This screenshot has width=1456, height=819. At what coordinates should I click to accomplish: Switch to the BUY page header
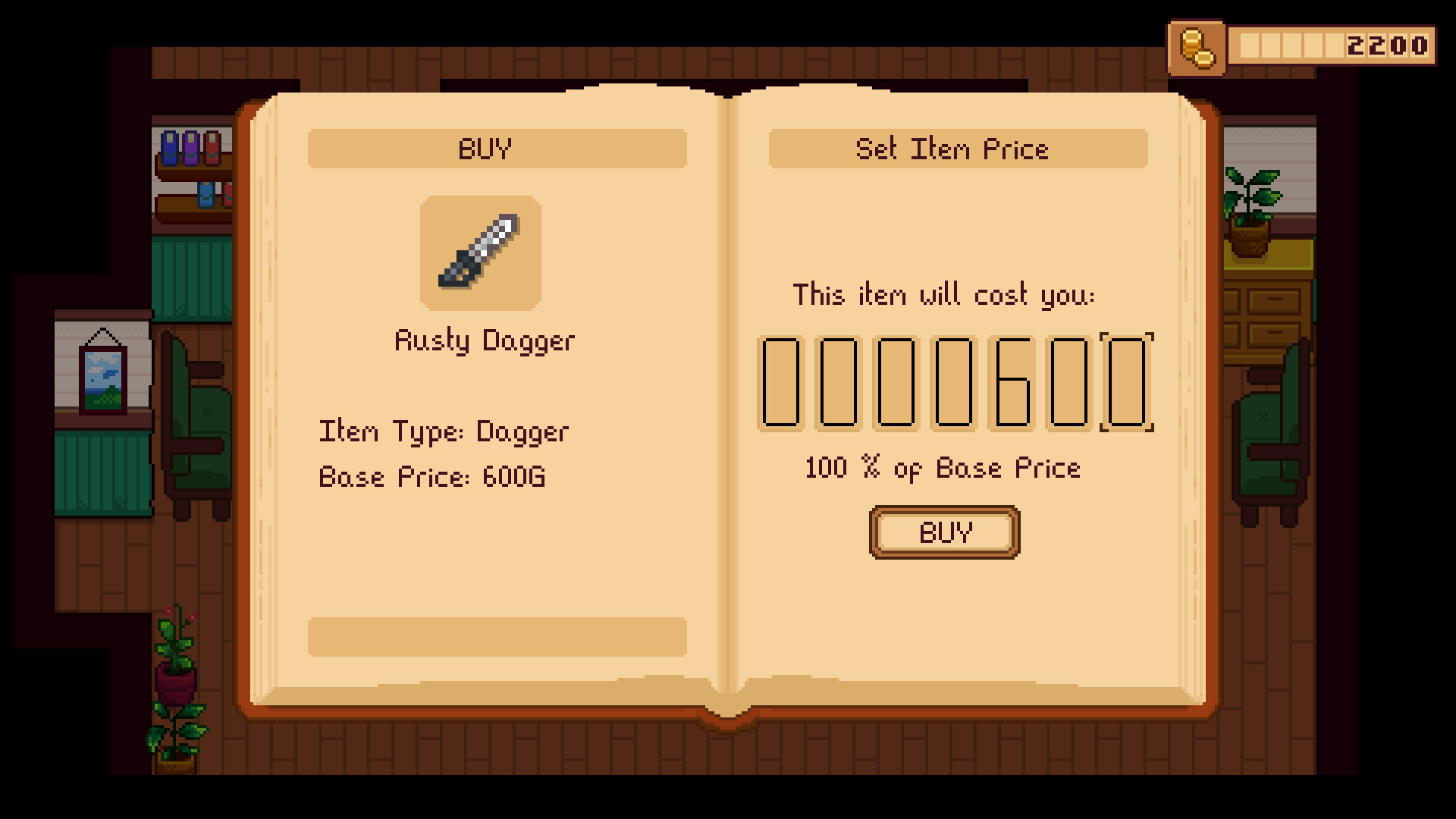[x=496, y=149]
